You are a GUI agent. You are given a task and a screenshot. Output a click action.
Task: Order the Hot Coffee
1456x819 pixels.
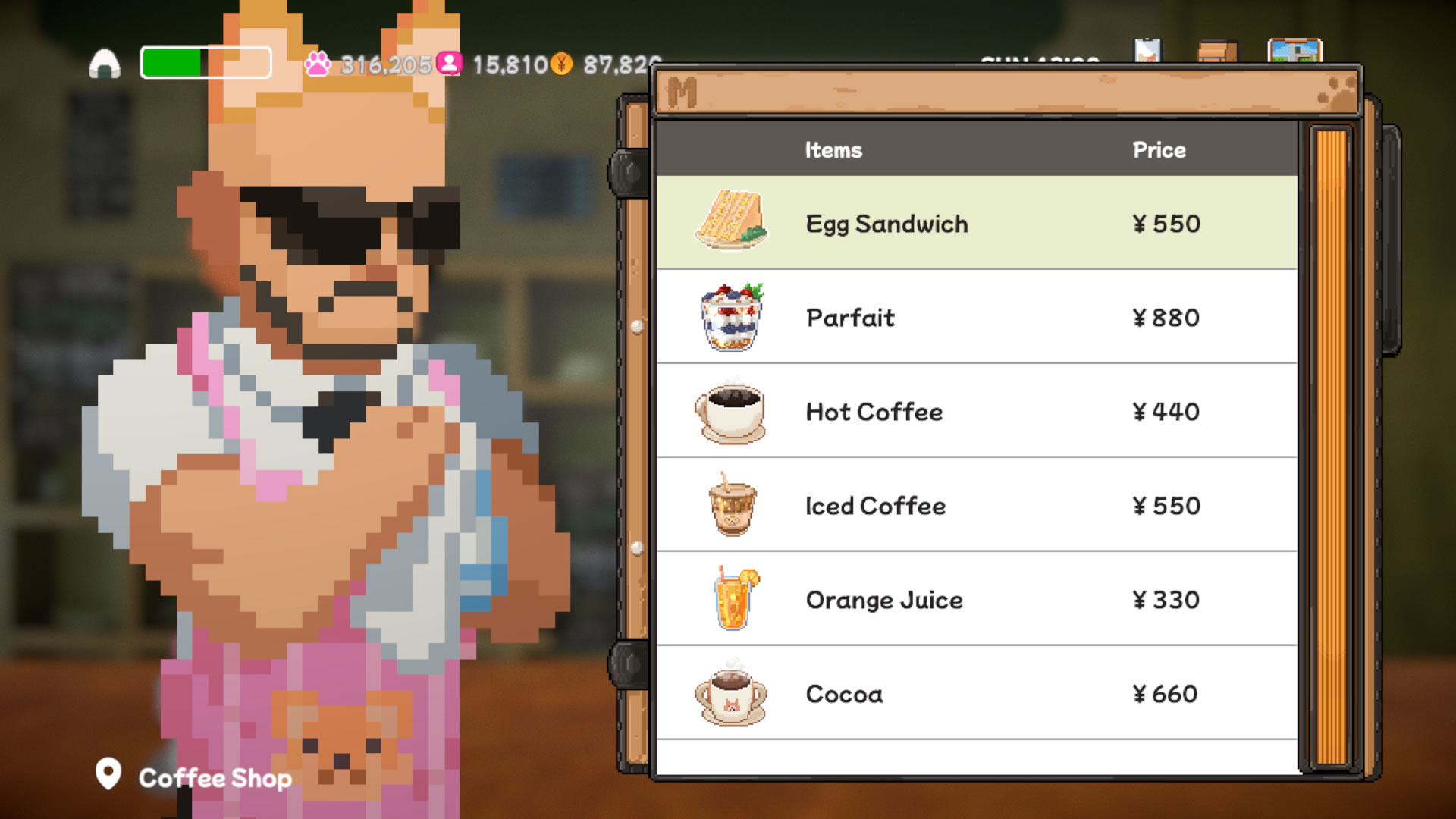976,412
